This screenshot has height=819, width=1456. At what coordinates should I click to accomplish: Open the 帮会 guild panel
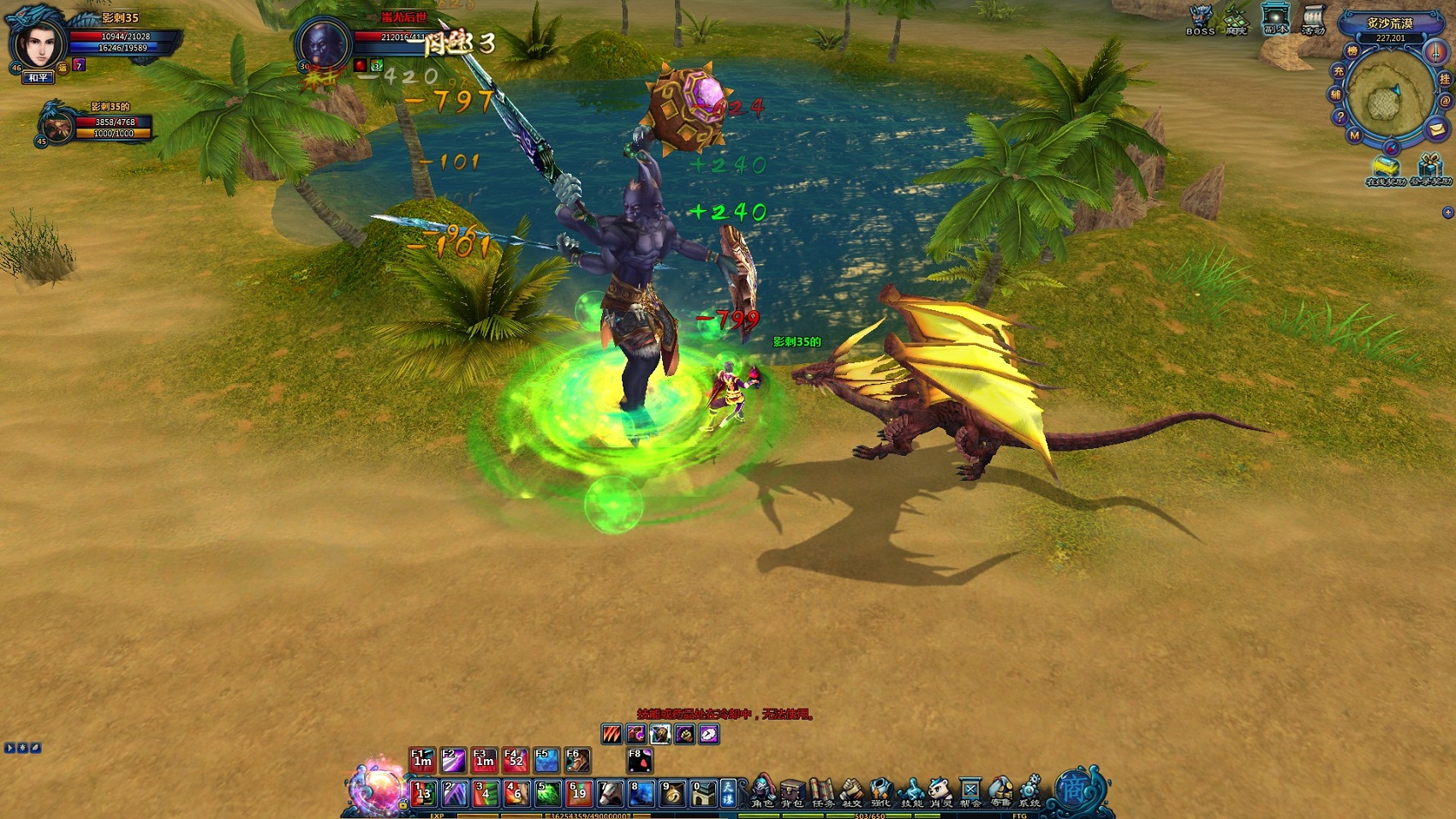coord(970,792)
